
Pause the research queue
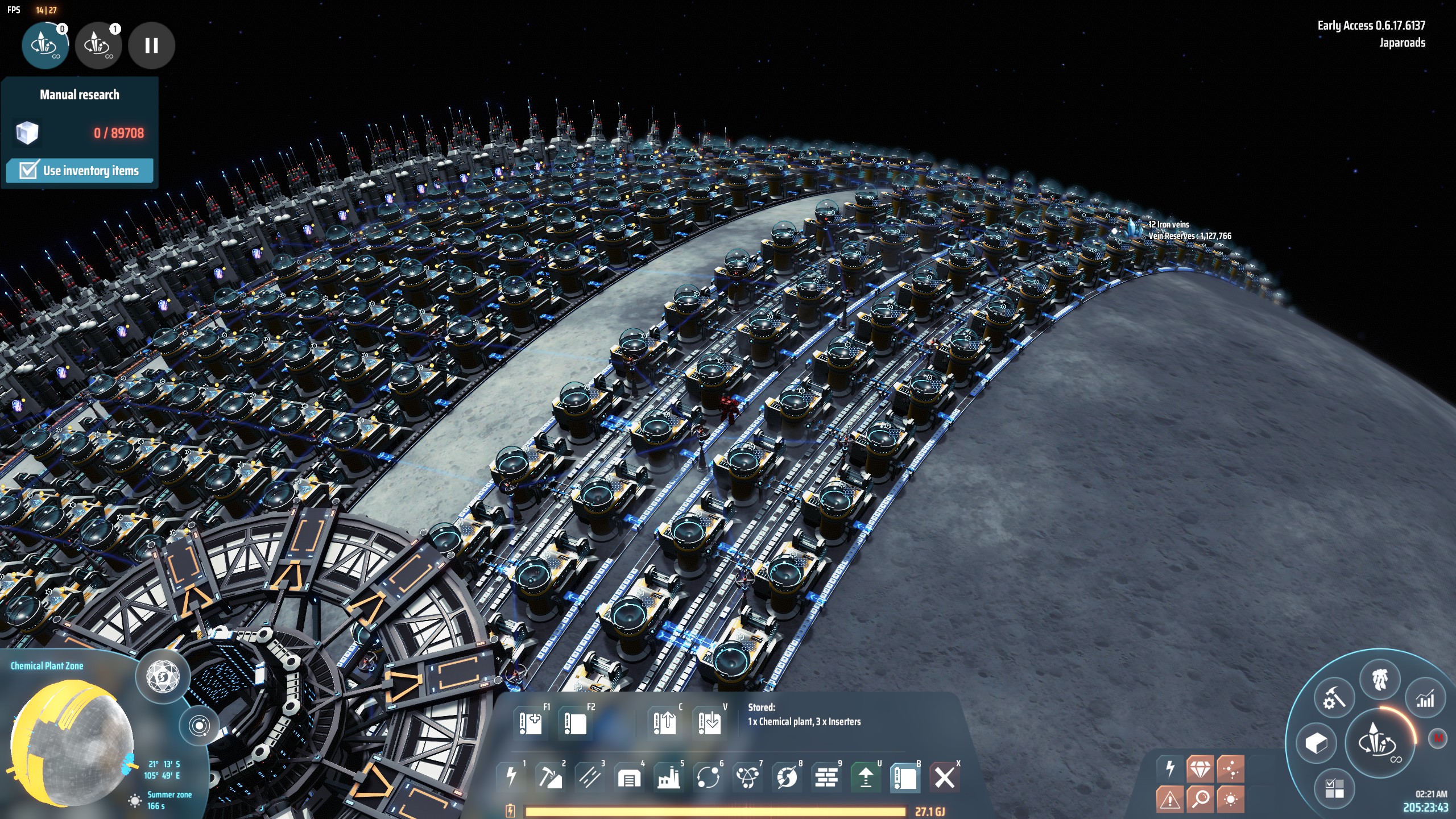151,45
